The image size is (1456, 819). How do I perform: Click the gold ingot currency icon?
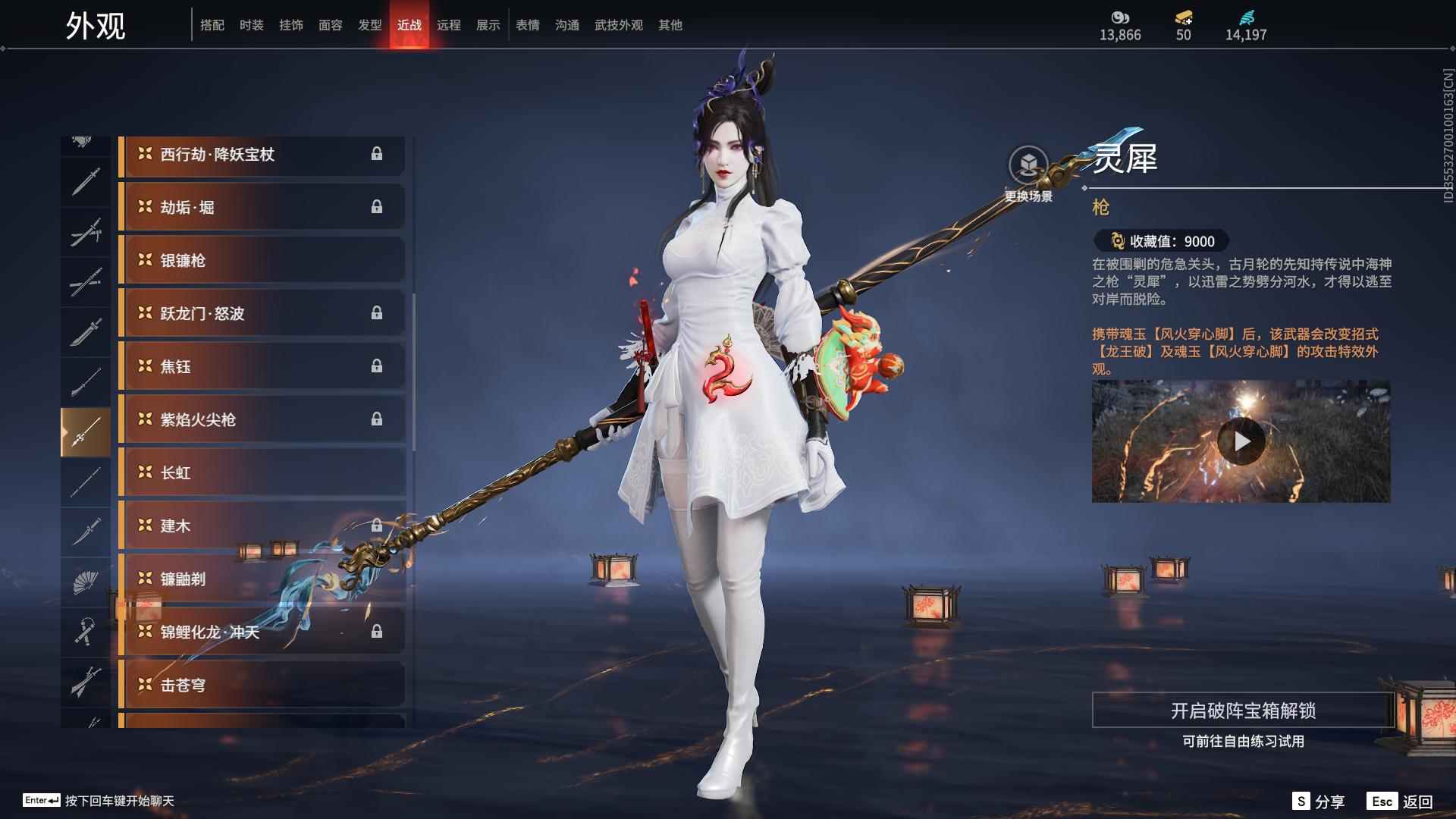coord(1183,17)
